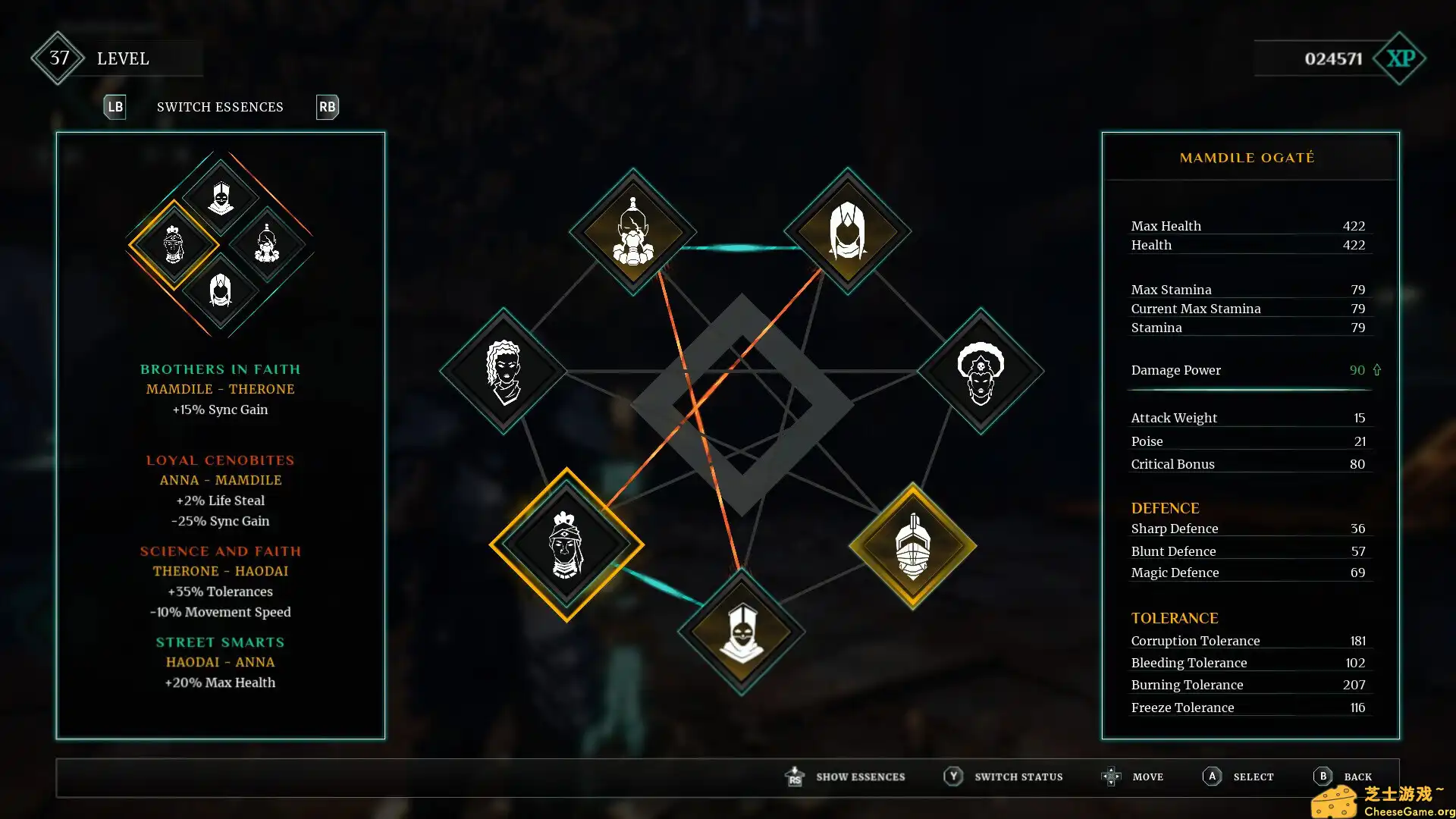This screenshot has width=1456, height=819.
Task: Select the gas-mask essence node in the web
Action: [632, 232]
